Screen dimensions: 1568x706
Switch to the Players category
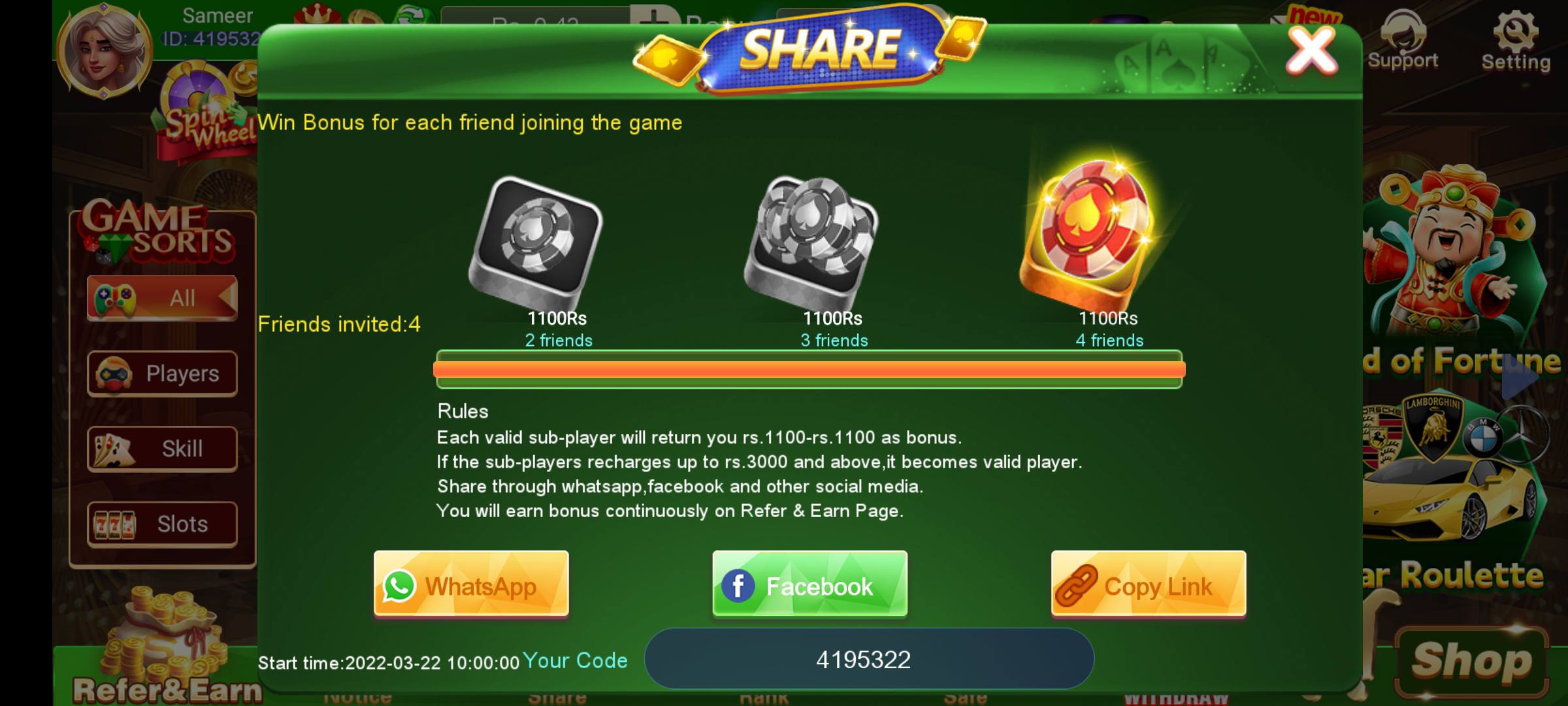[x=161, y=373]
